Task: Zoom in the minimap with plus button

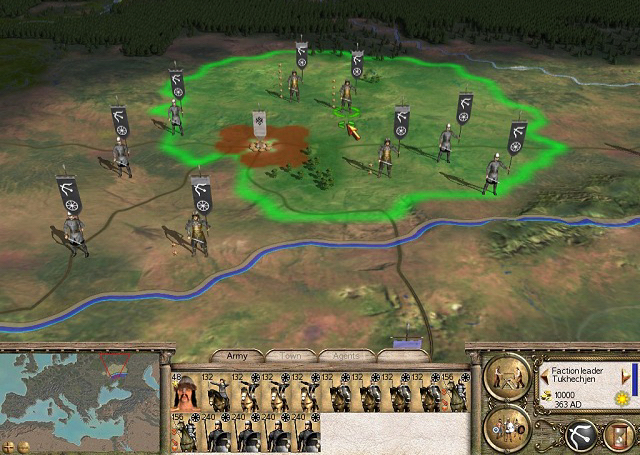Action: tap(8, 446)
